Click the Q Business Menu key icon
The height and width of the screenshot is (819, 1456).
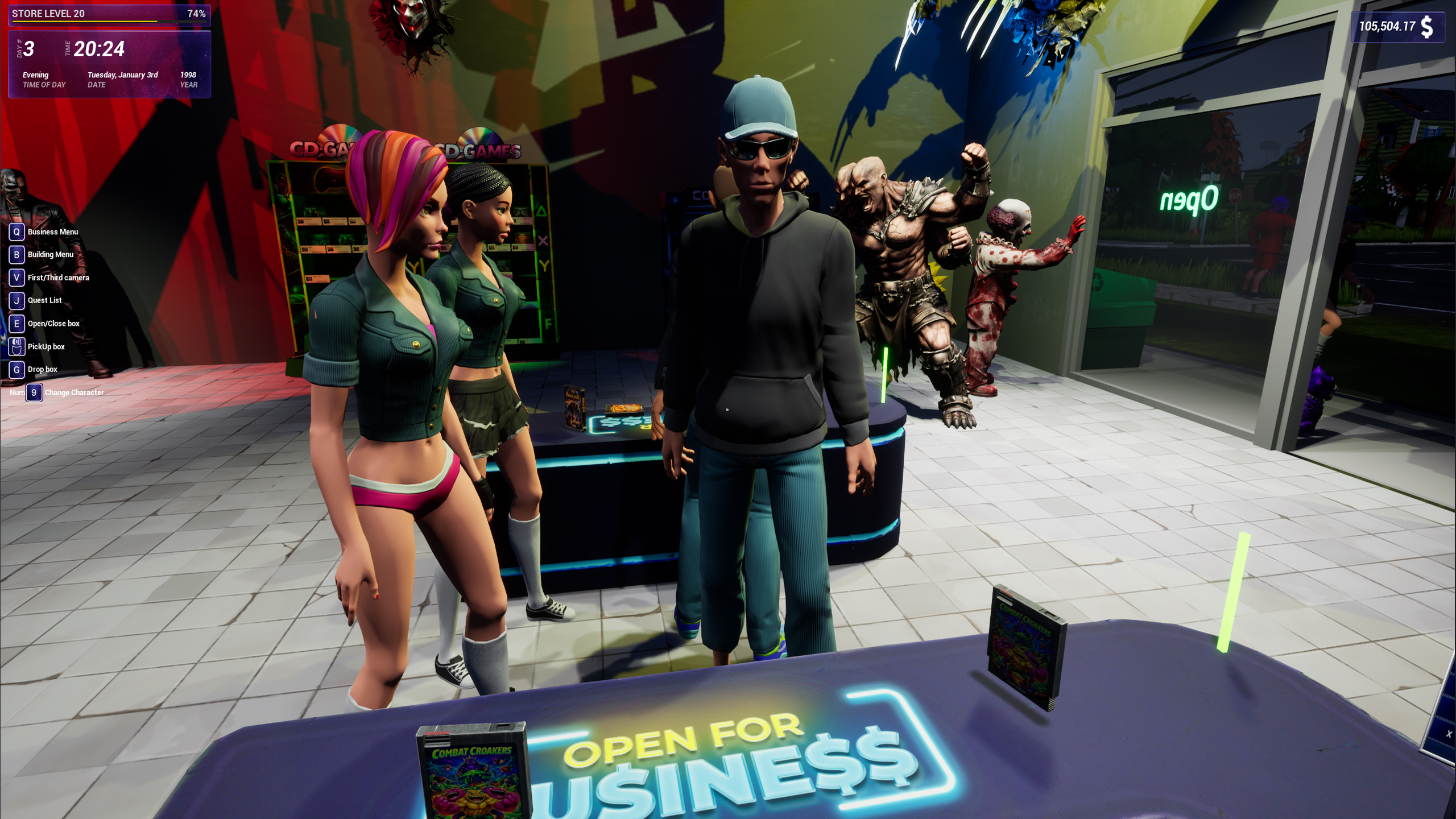point(16,231)
